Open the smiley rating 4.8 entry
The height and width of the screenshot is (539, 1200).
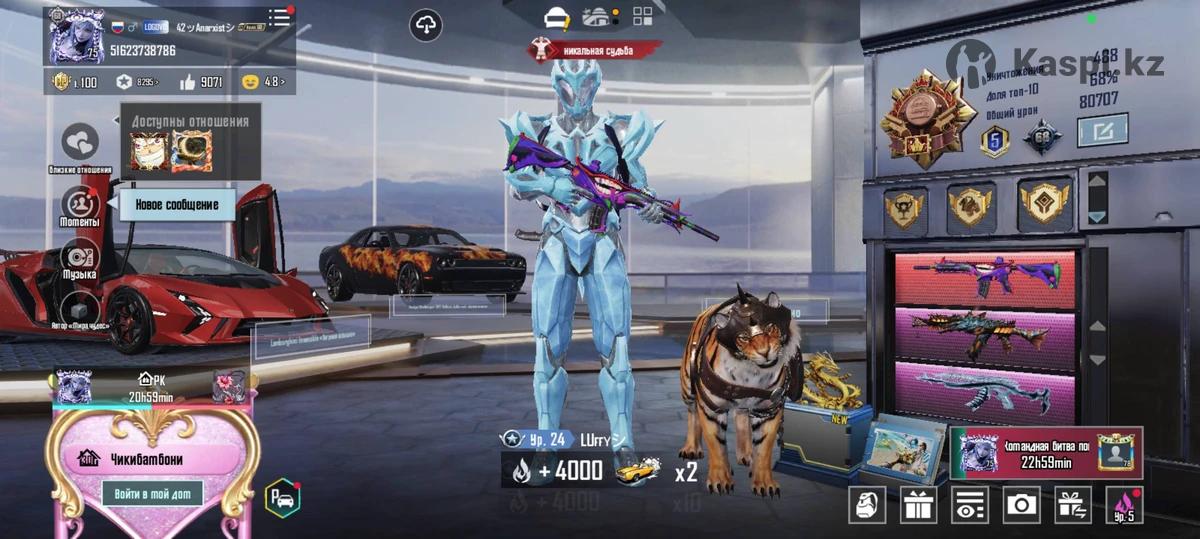pyautogui.click(x=263, y=82)
